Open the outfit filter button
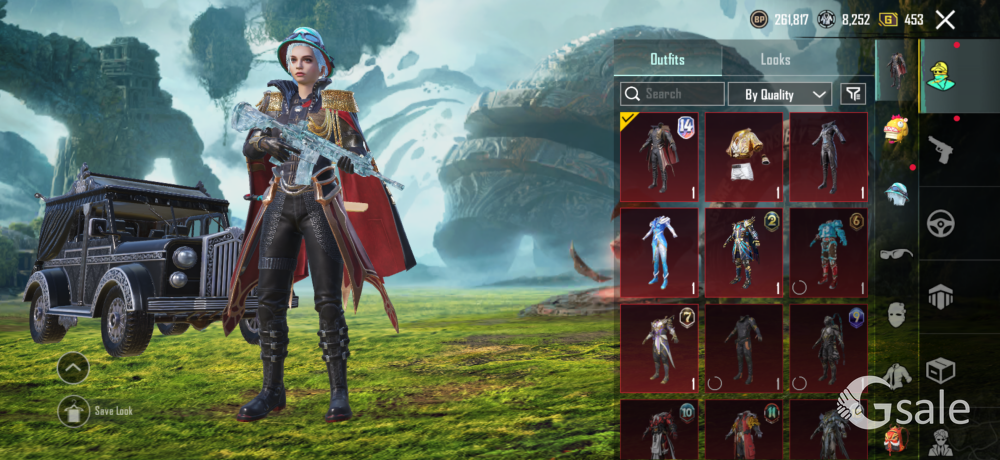 [x=853, y=94]
